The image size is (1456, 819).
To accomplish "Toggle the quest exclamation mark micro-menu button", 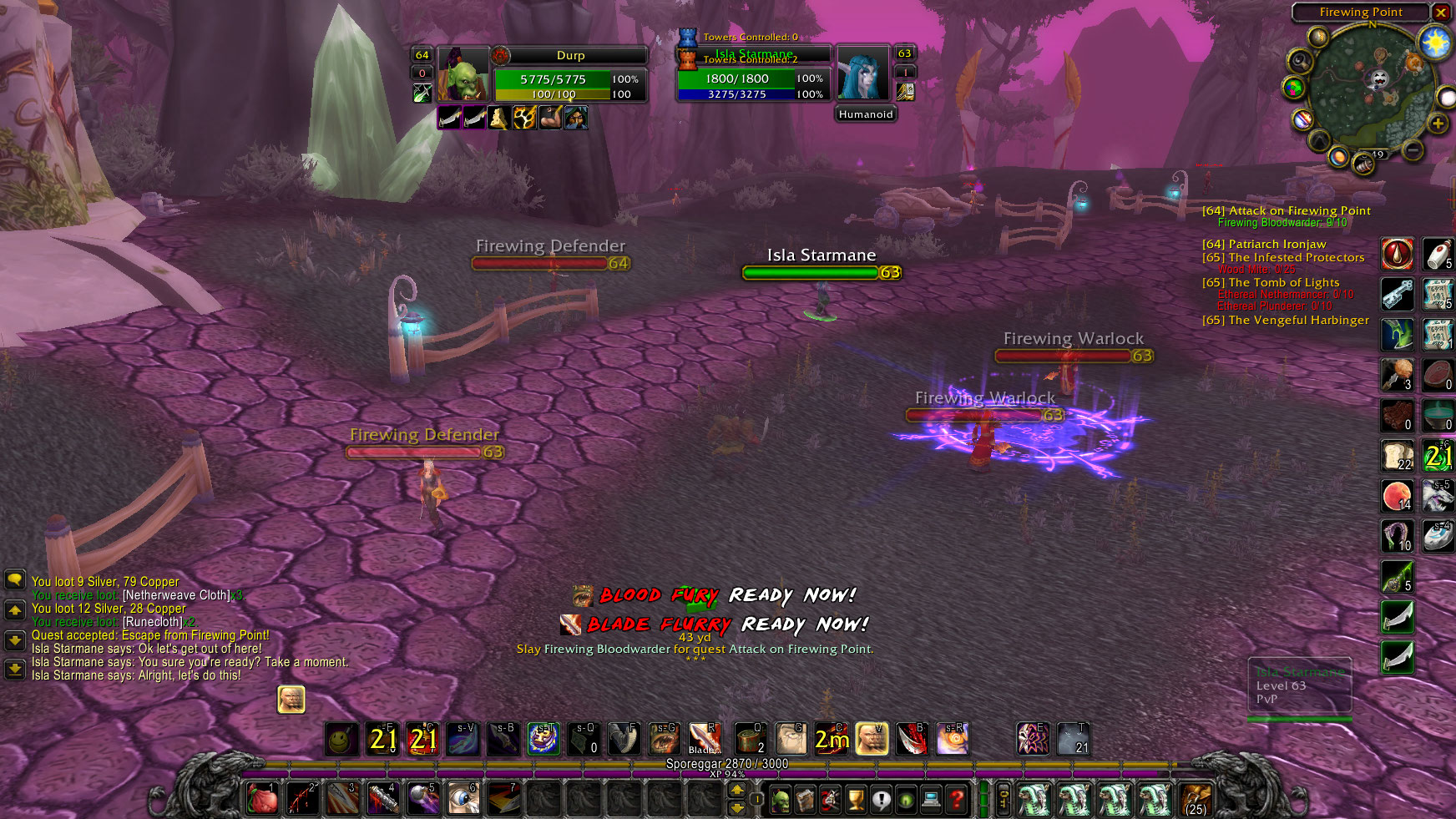I will tap(881, 798).
